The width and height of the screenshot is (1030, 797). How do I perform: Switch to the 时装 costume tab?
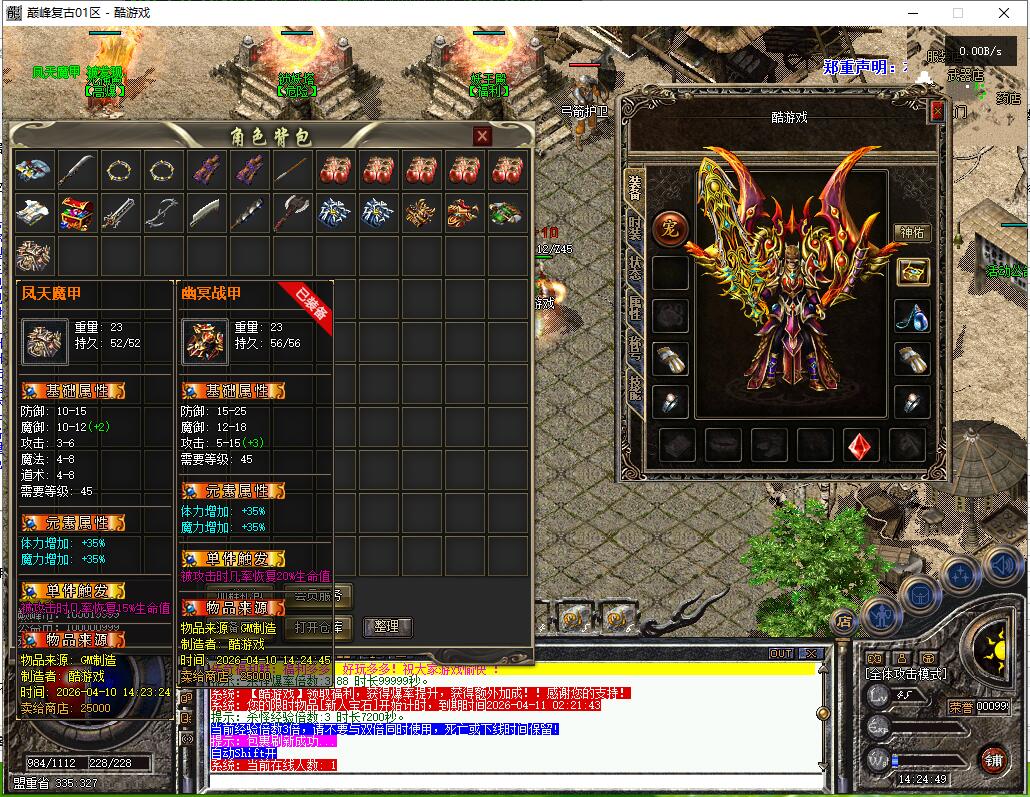point(635,226)
